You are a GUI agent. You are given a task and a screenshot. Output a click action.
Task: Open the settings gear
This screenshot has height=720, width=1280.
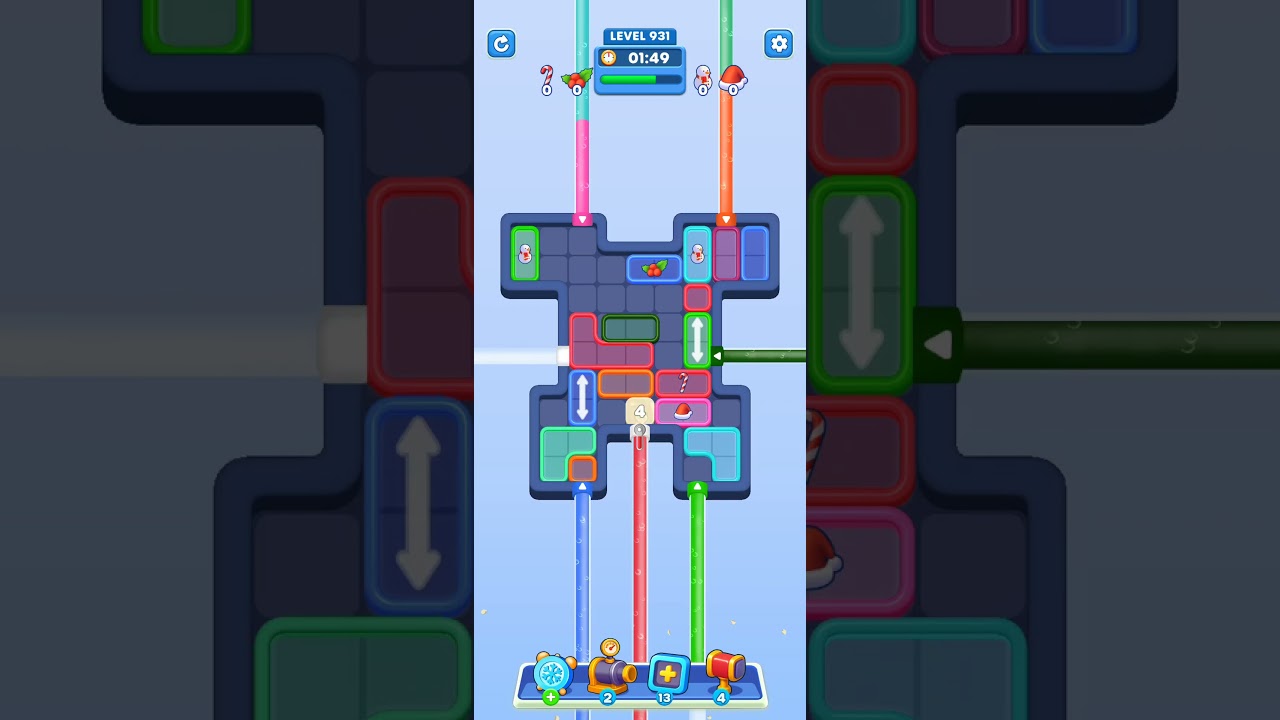click(779, 44)
